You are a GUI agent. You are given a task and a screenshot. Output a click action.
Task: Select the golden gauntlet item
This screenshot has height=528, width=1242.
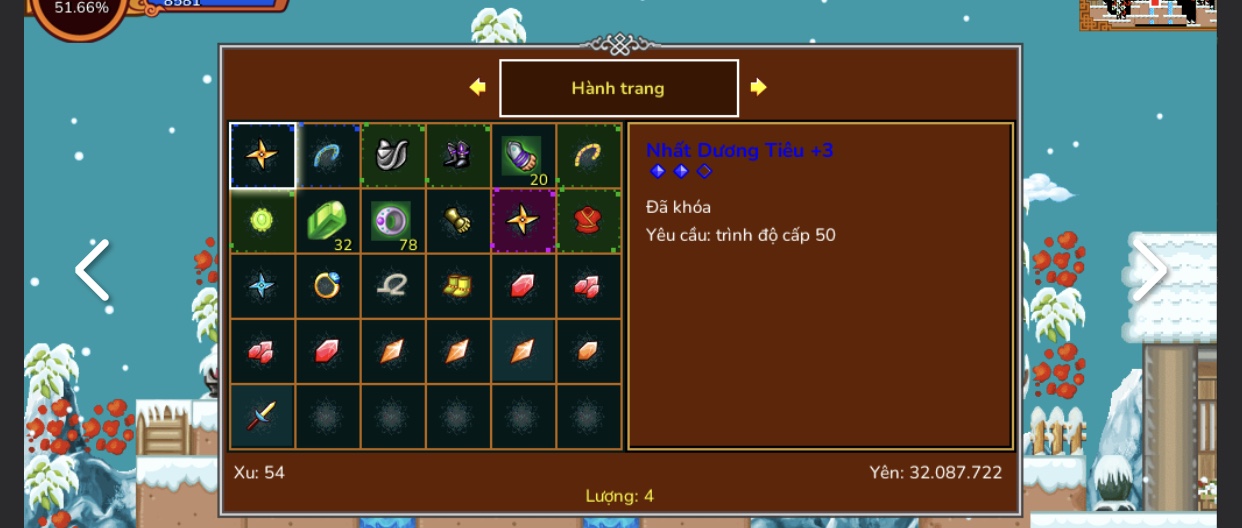click(x=457, y=220)
